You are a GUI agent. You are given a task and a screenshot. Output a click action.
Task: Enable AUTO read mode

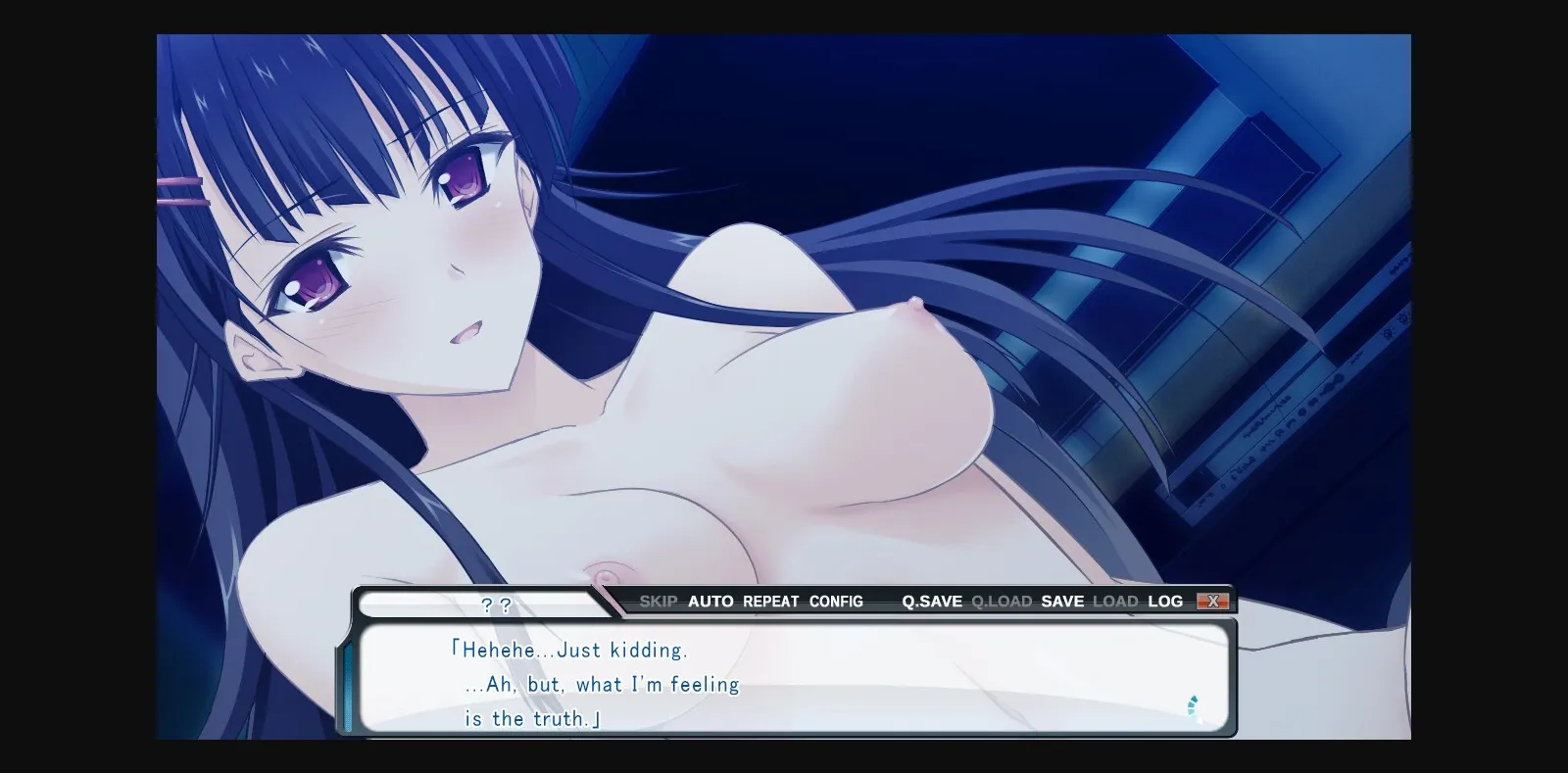[x=711, y=601]
